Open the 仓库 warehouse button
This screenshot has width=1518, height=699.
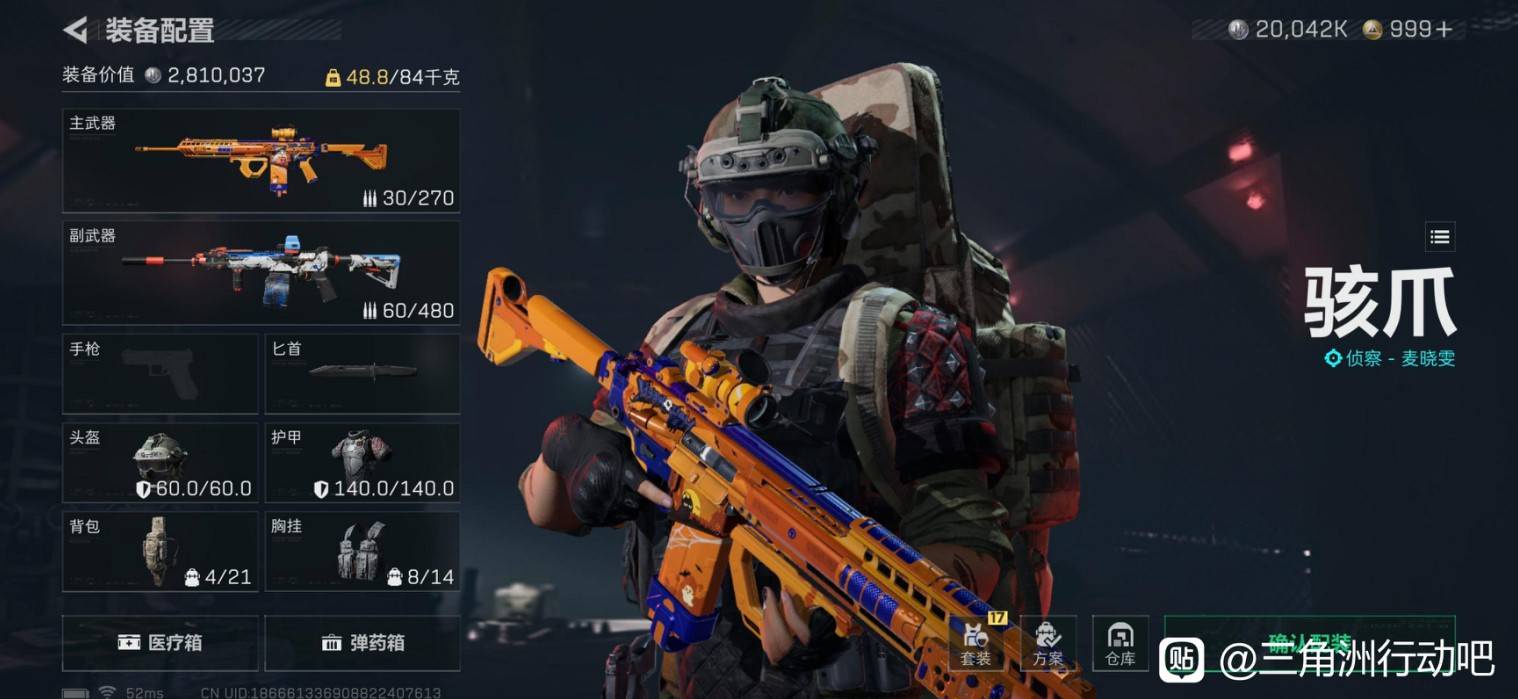tap(1120, 643)
